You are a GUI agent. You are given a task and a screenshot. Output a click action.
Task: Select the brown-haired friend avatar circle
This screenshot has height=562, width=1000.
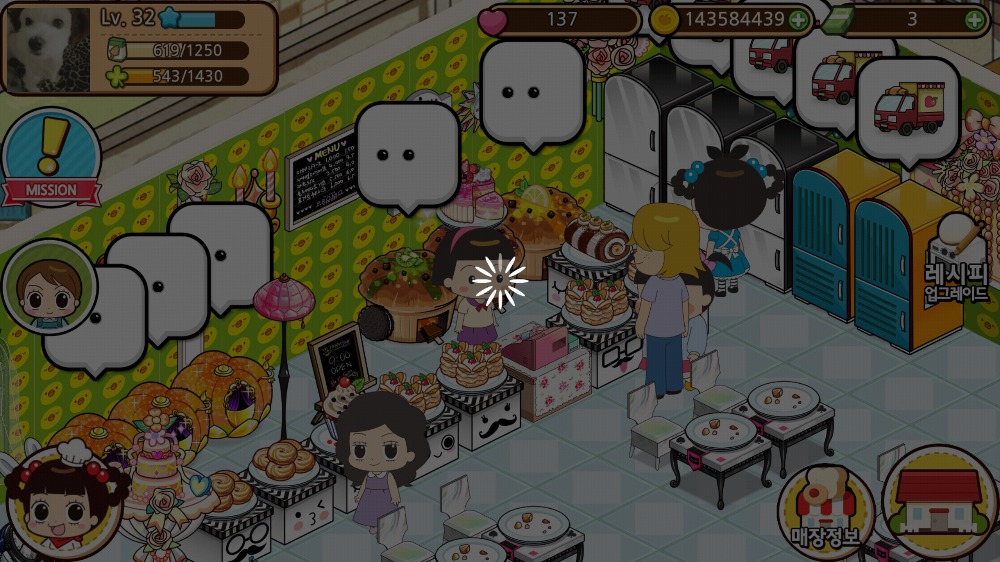click(x=48, y=287)
